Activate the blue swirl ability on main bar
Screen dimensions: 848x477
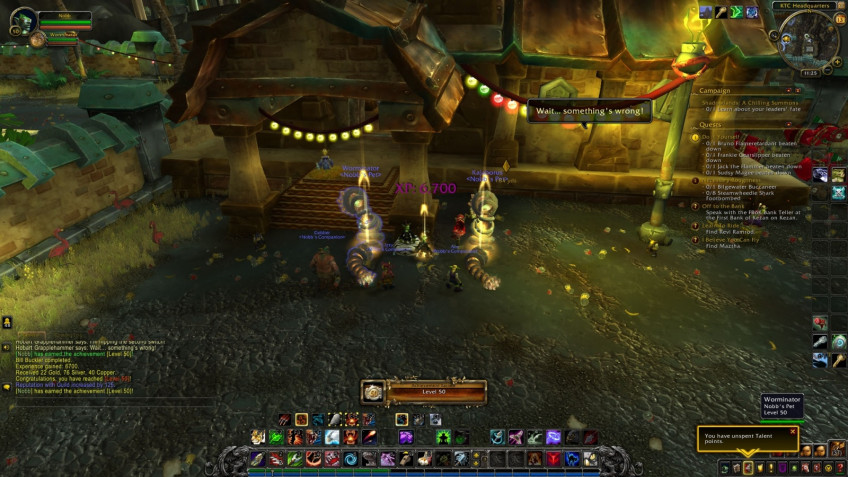click(351, 459)
